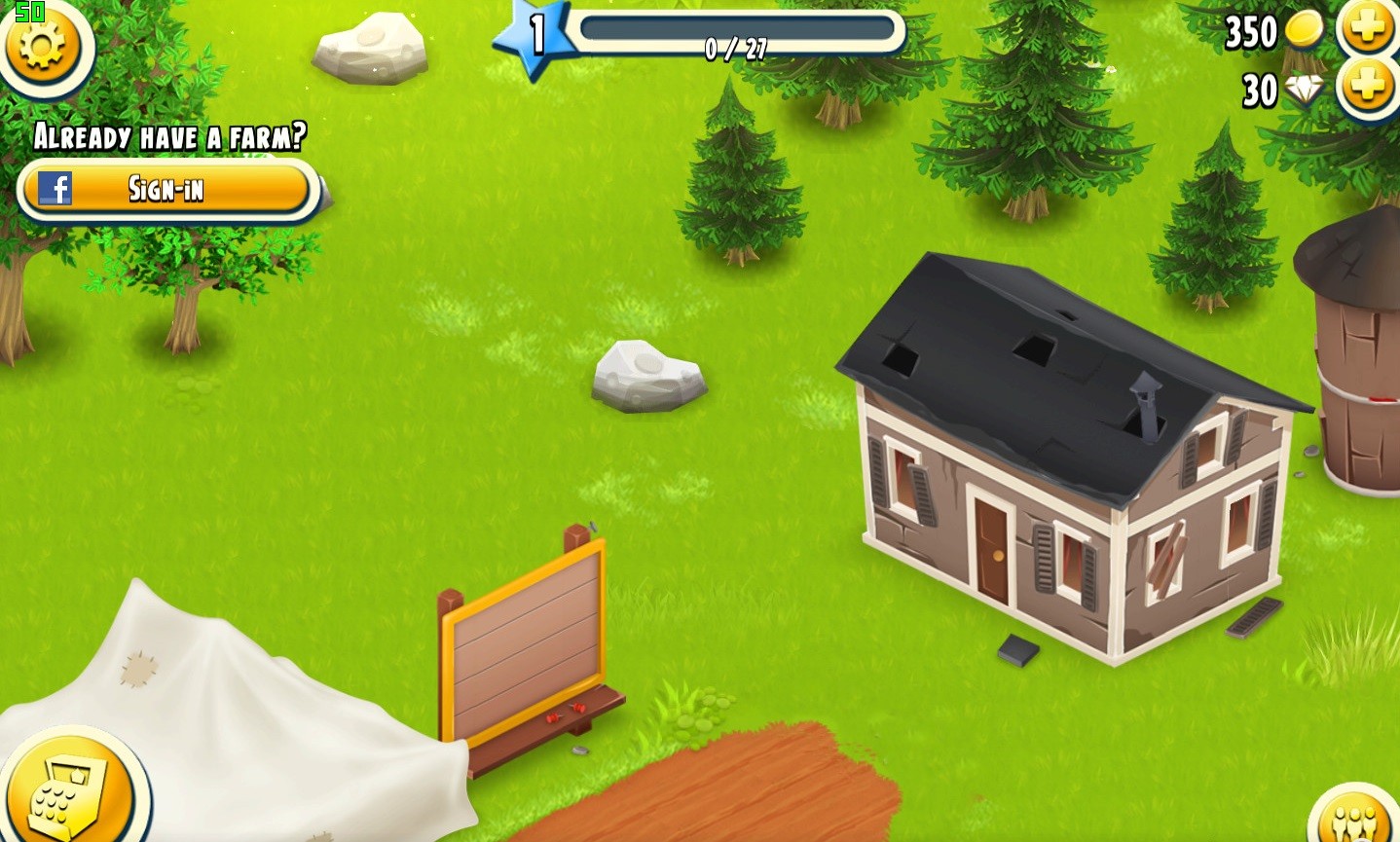
Task: Open the gear settings menu
Action: [41, 44]
